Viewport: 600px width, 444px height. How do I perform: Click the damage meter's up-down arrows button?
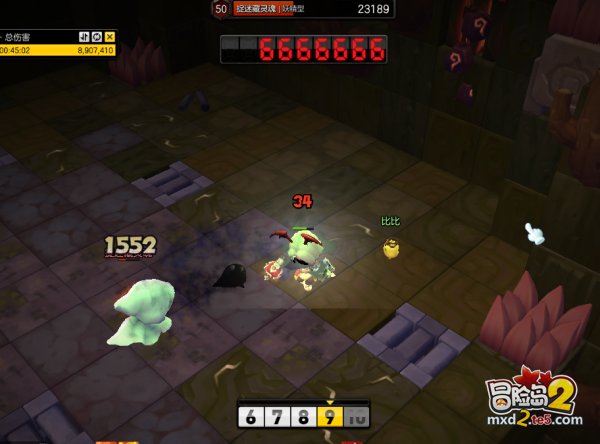(x=84, y=37)
